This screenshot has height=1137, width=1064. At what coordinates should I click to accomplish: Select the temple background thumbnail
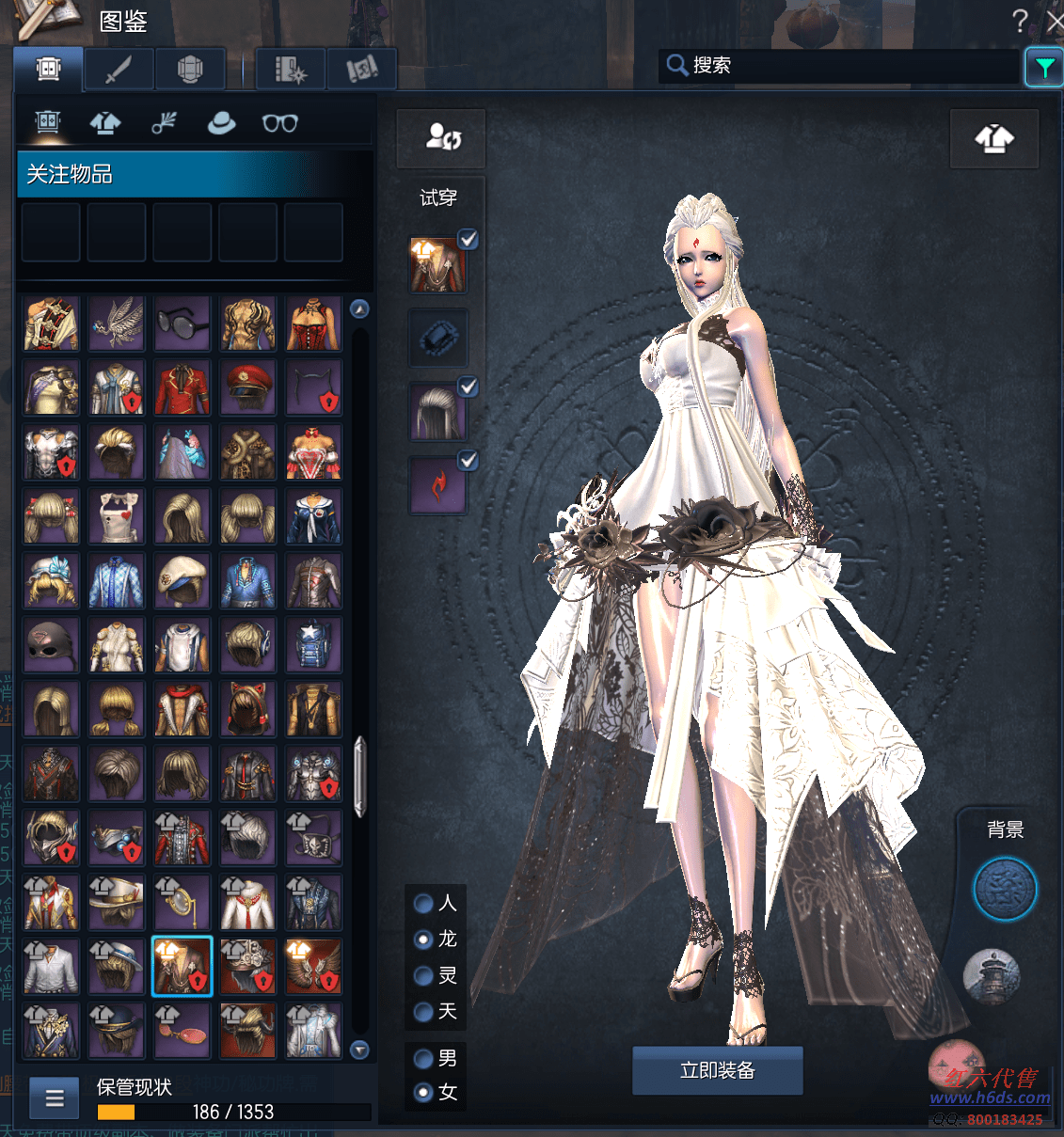pos(992,975)
